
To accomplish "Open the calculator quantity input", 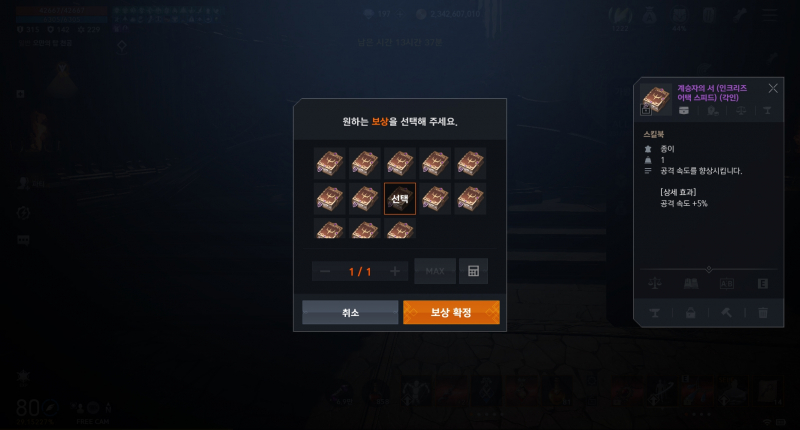I will tap(473, 271).
